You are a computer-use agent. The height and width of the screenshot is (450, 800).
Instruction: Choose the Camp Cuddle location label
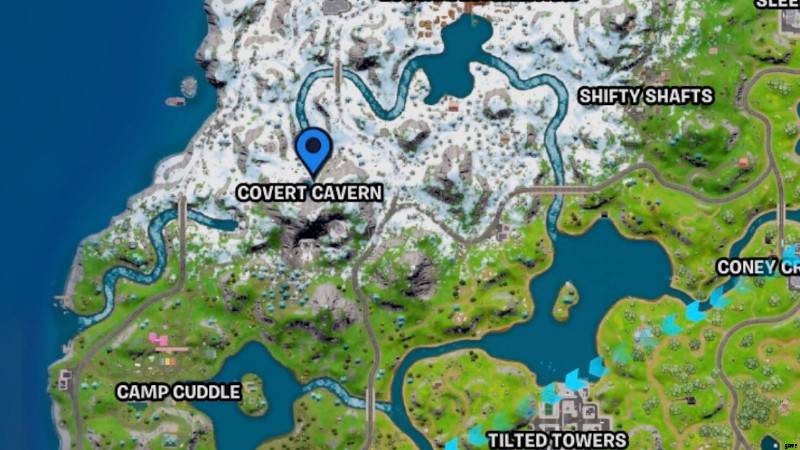tap(179, 391)
